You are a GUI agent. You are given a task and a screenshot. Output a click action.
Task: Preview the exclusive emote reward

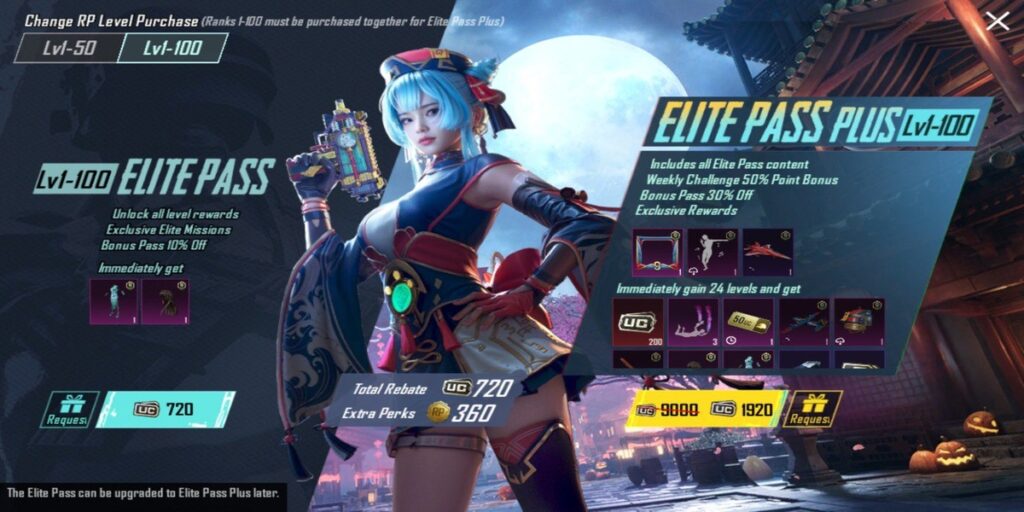point(711,252)
